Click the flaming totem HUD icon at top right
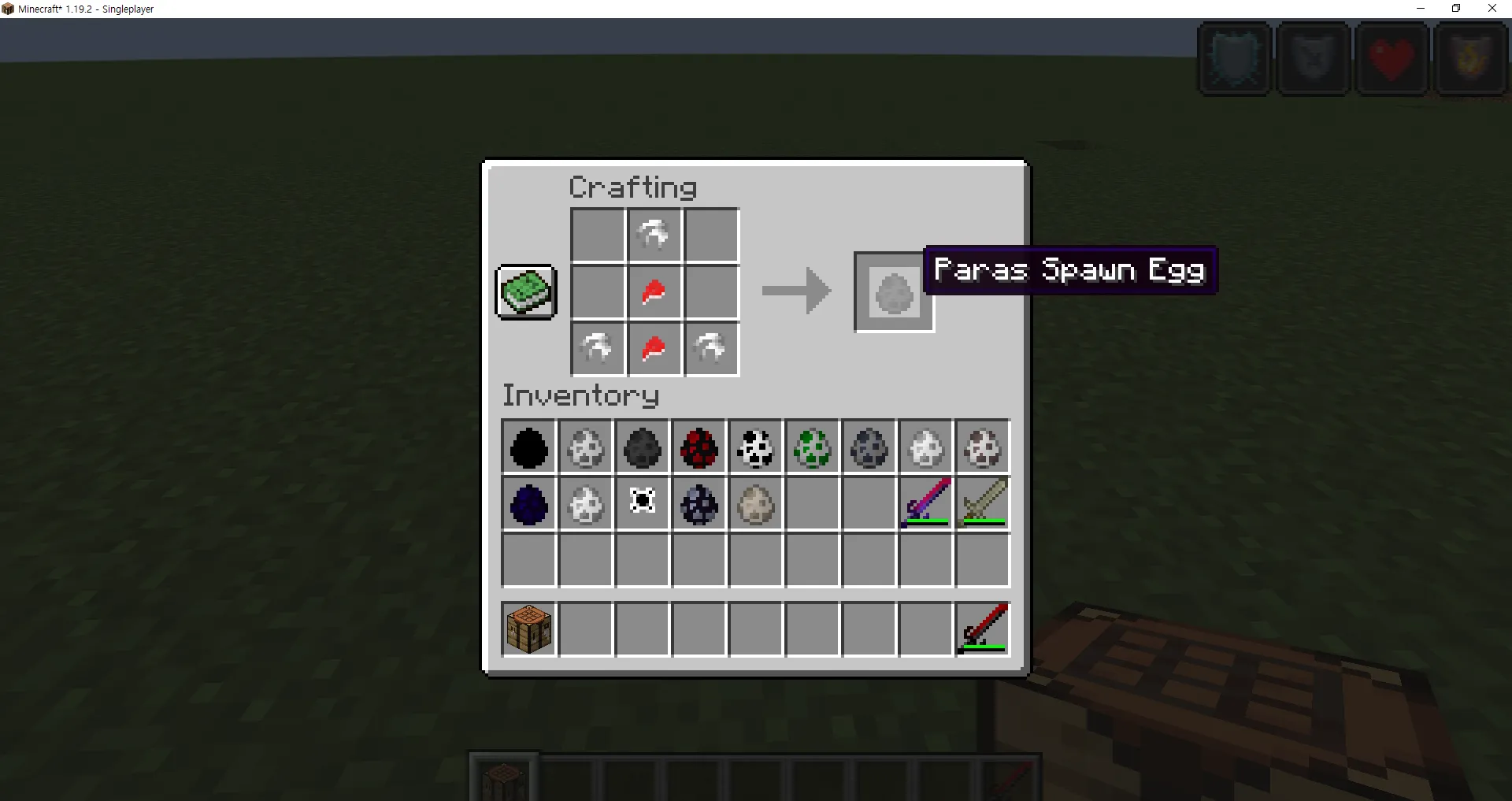1512x801 pixels. tap(1471, 58)
